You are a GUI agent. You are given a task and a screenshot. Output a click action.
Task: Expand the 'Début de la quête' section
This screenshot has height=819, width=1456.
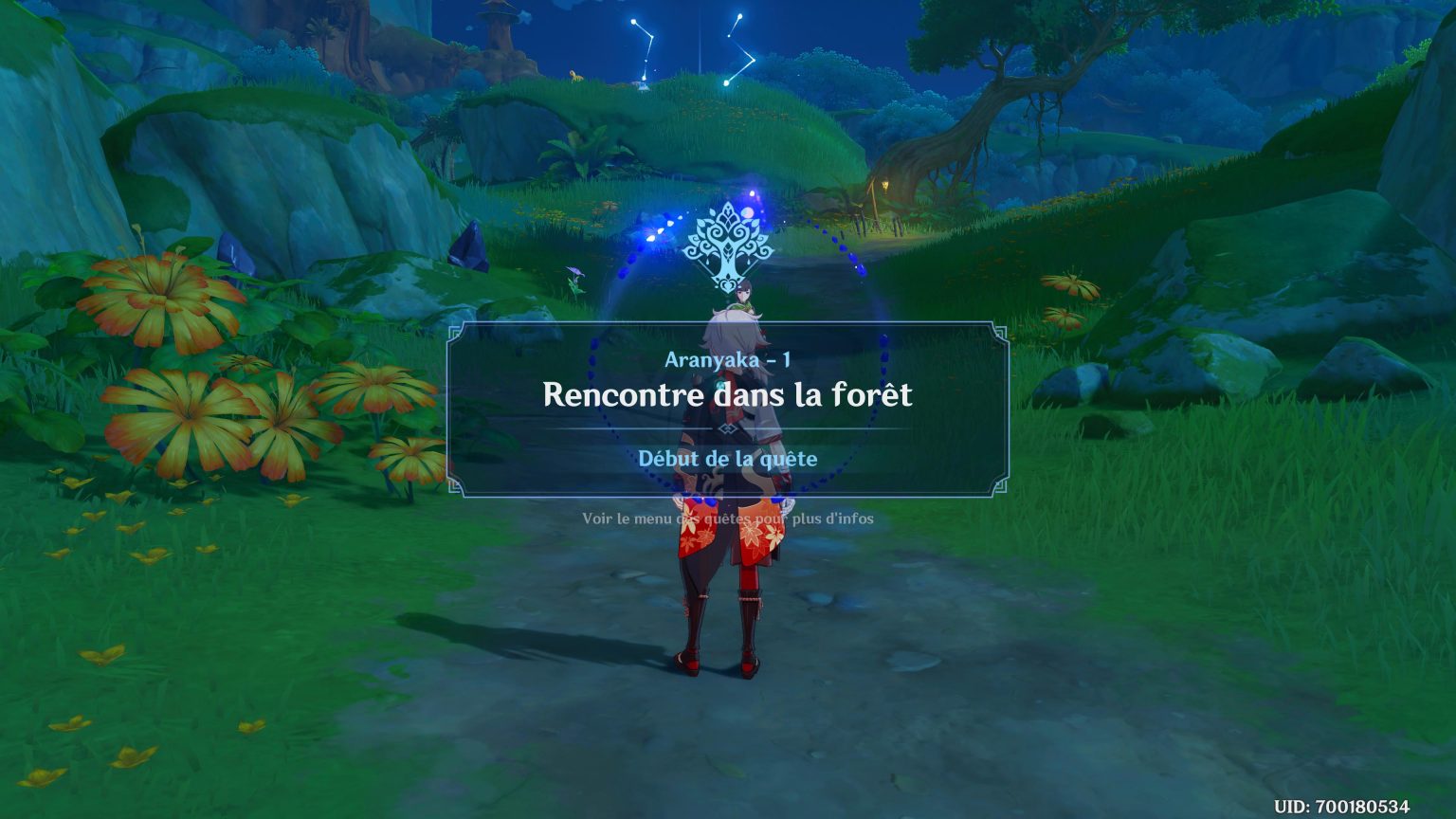(x=727, y=459)
